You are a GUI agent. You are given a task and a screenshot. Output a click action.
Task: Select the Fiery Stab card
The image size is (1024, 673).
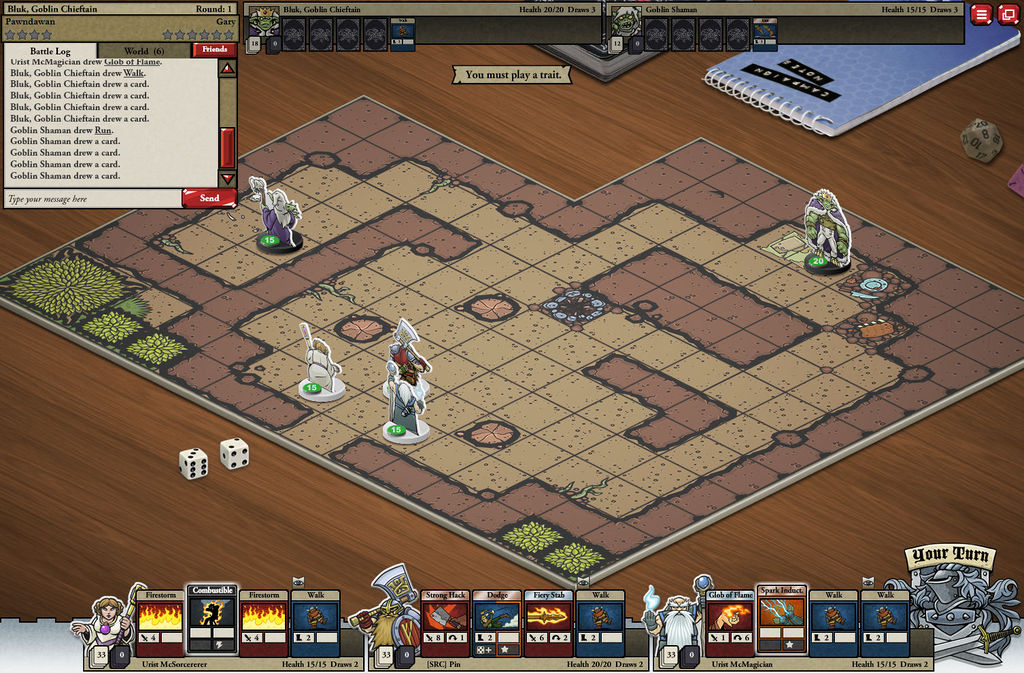tap(548, 622)
